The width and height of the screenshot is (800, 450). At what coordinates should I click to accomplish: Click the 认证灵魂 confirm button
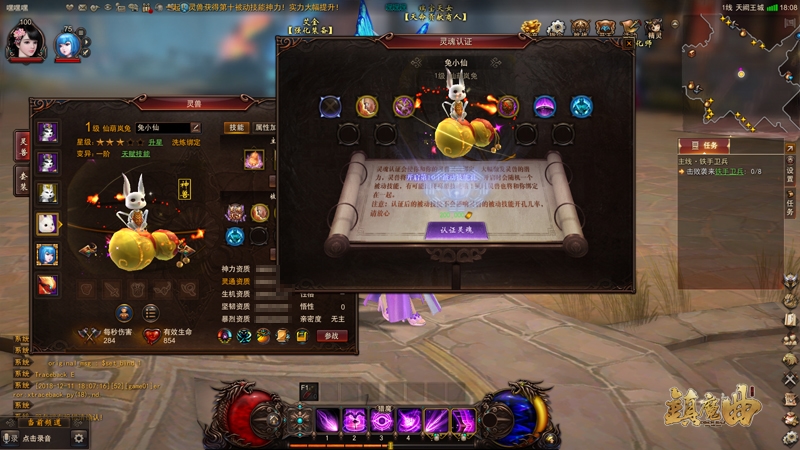click(x=456, y=229)
